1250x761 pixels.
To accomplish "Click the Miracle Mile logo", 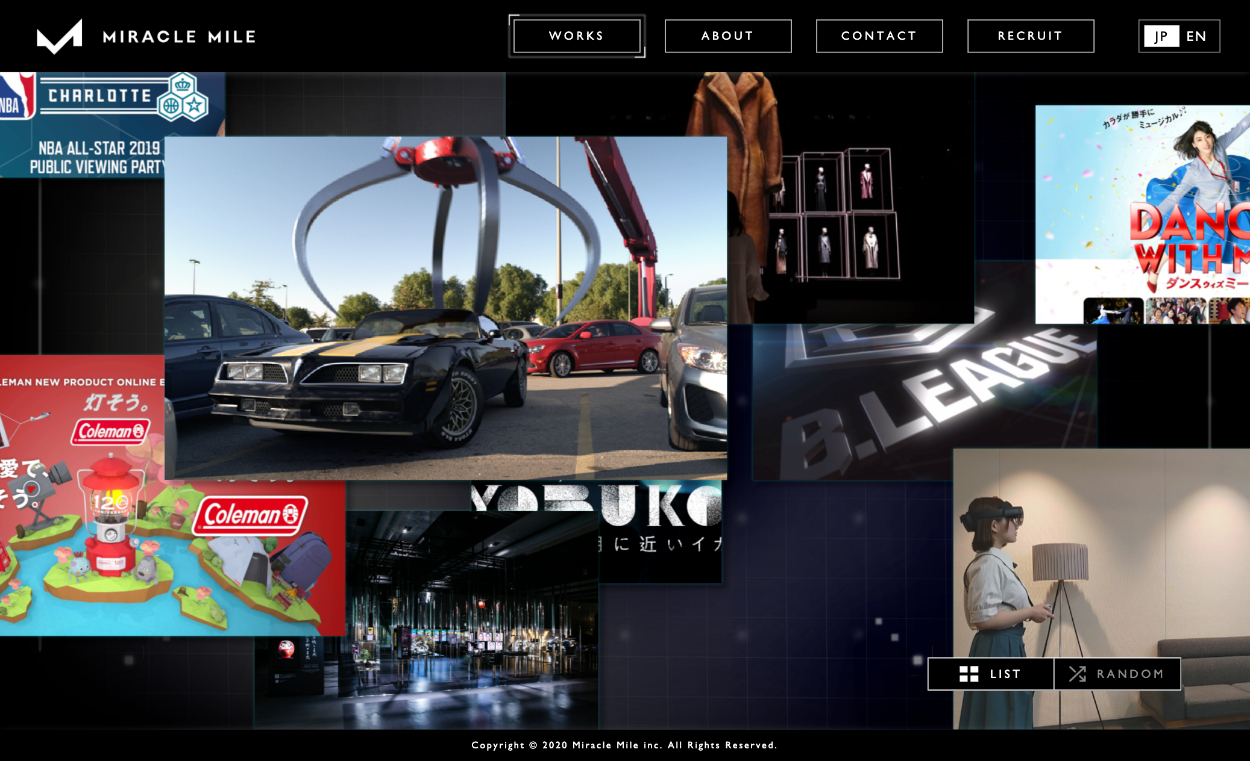I will pyautogui.click(x=146, y=37).
